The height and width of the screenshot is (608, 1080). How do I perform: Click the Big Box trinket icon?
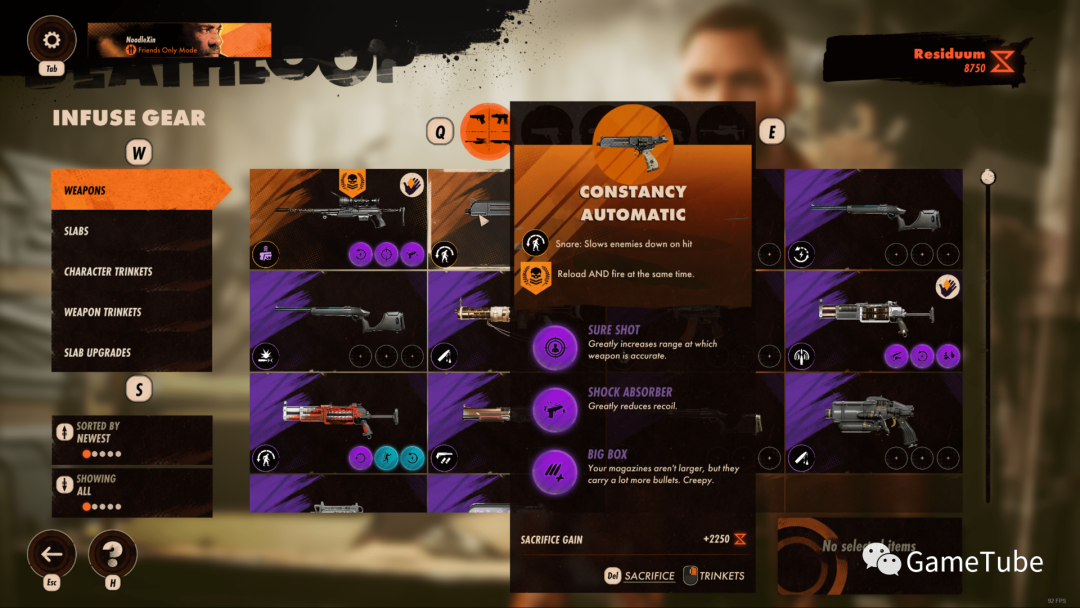point(555,470)
